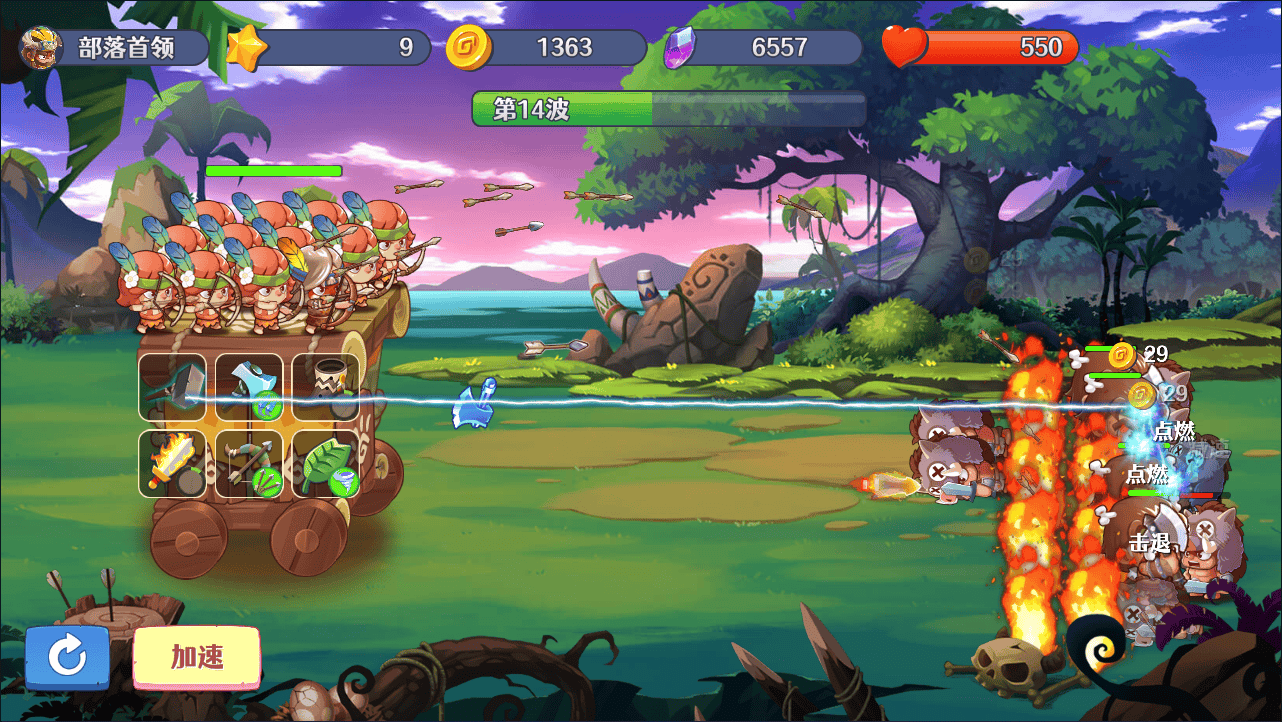Click the 加速 speed-up button
The image size is (1282, 722).
coord(196,657)
